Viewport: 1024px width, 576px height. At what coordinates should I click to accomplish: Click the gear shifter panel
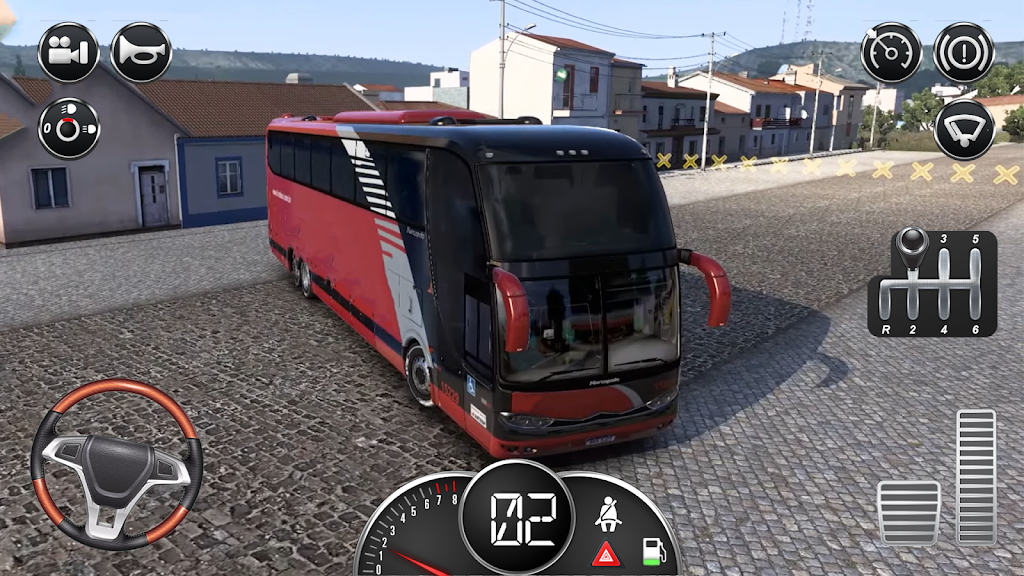pos(932,284)
